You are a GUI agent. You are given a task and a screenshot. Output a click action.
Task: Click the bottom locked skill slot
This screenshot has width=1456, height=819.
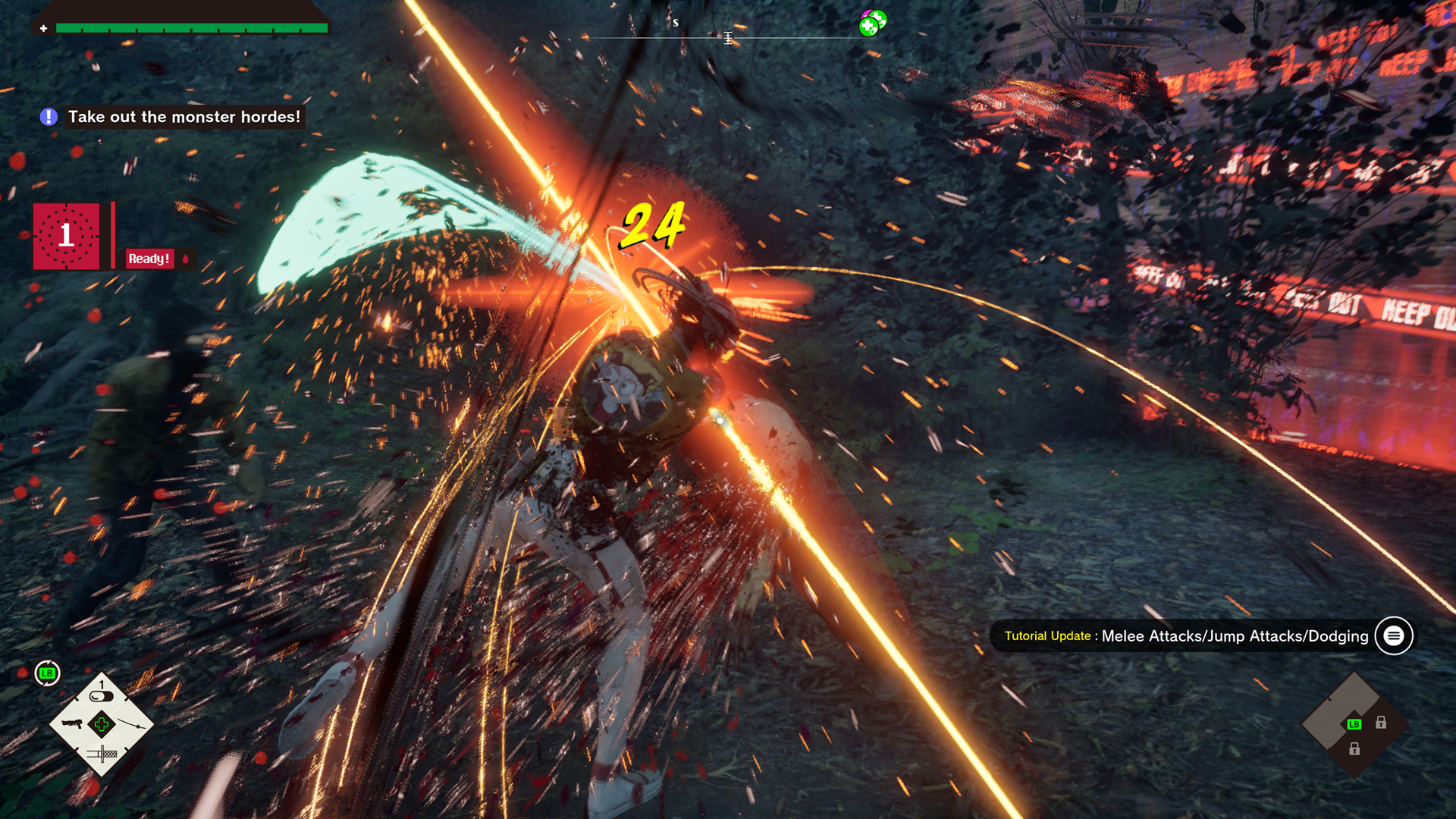1354,749
